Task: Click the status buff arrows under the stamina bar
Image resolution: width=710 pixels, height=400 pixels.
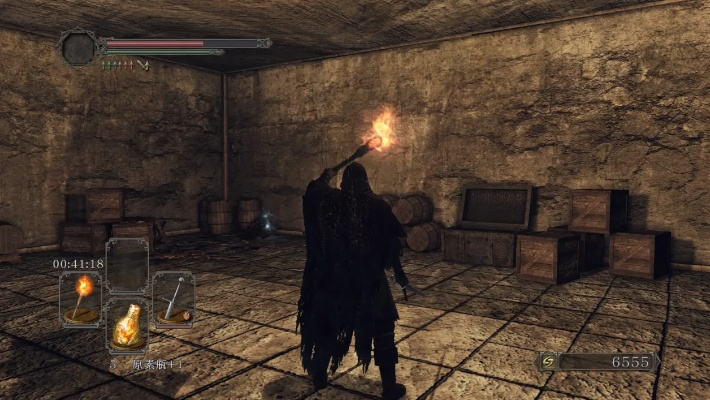Action: pyautogui.click(x=125, y=65)
